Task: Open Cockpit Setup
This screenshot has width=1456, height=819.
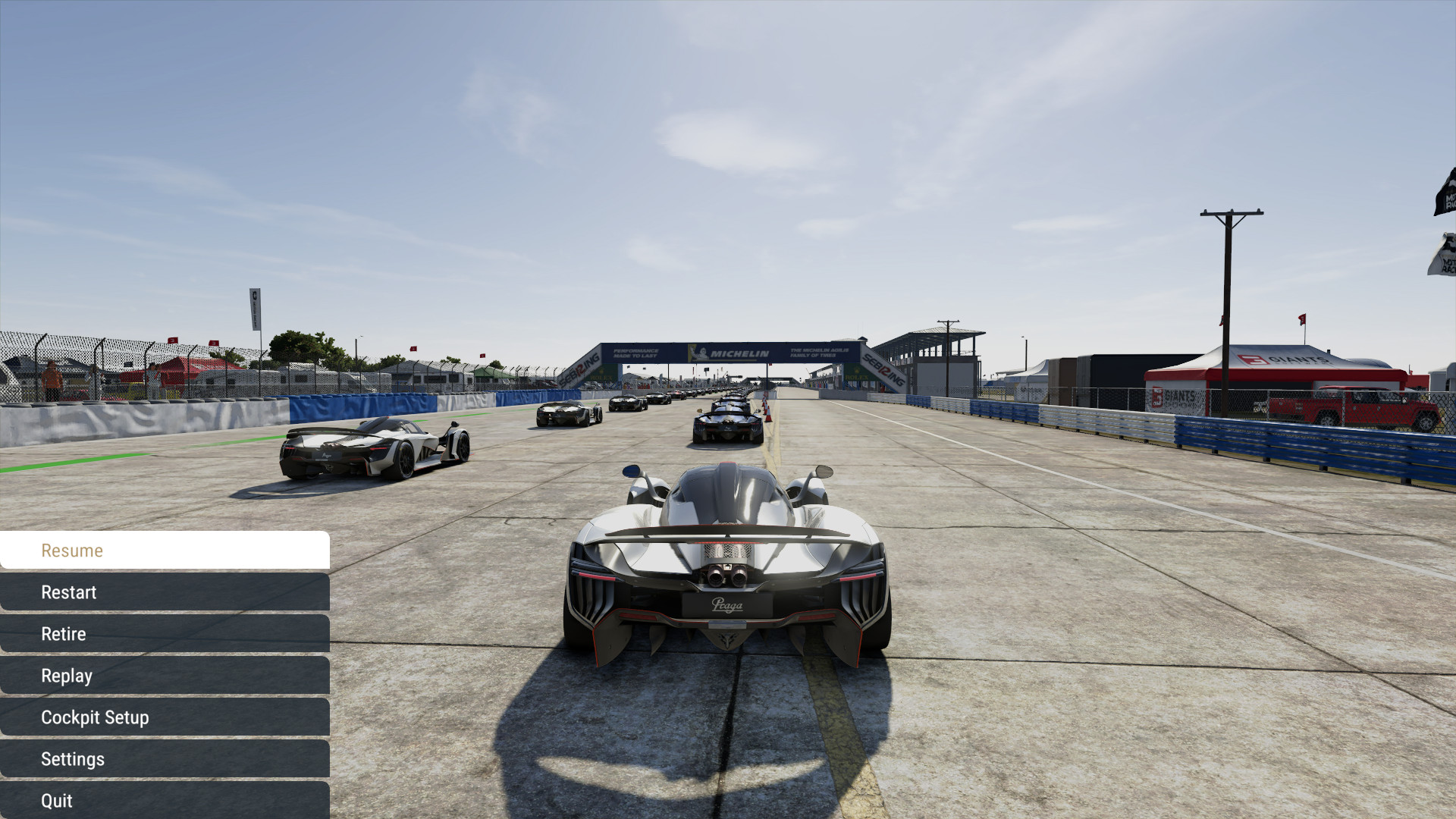Action: click(165, 717)
